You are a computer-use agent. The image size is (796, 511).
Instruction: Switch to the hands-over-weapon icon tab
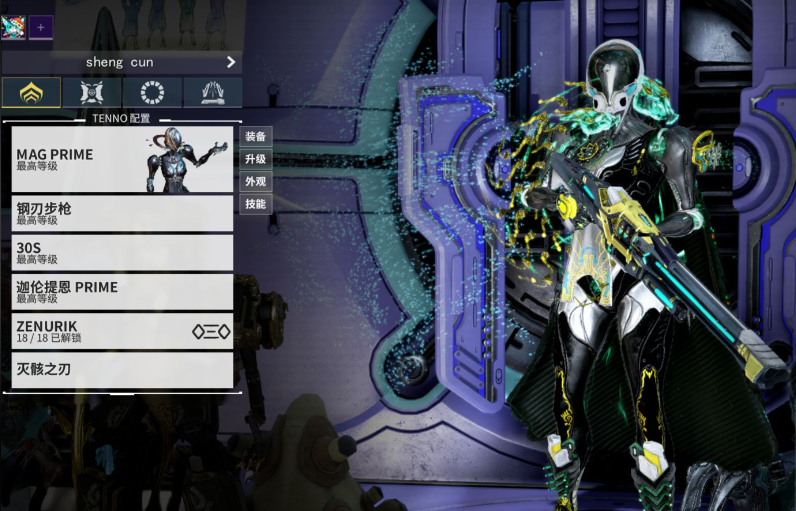click(x=212, y=93)
